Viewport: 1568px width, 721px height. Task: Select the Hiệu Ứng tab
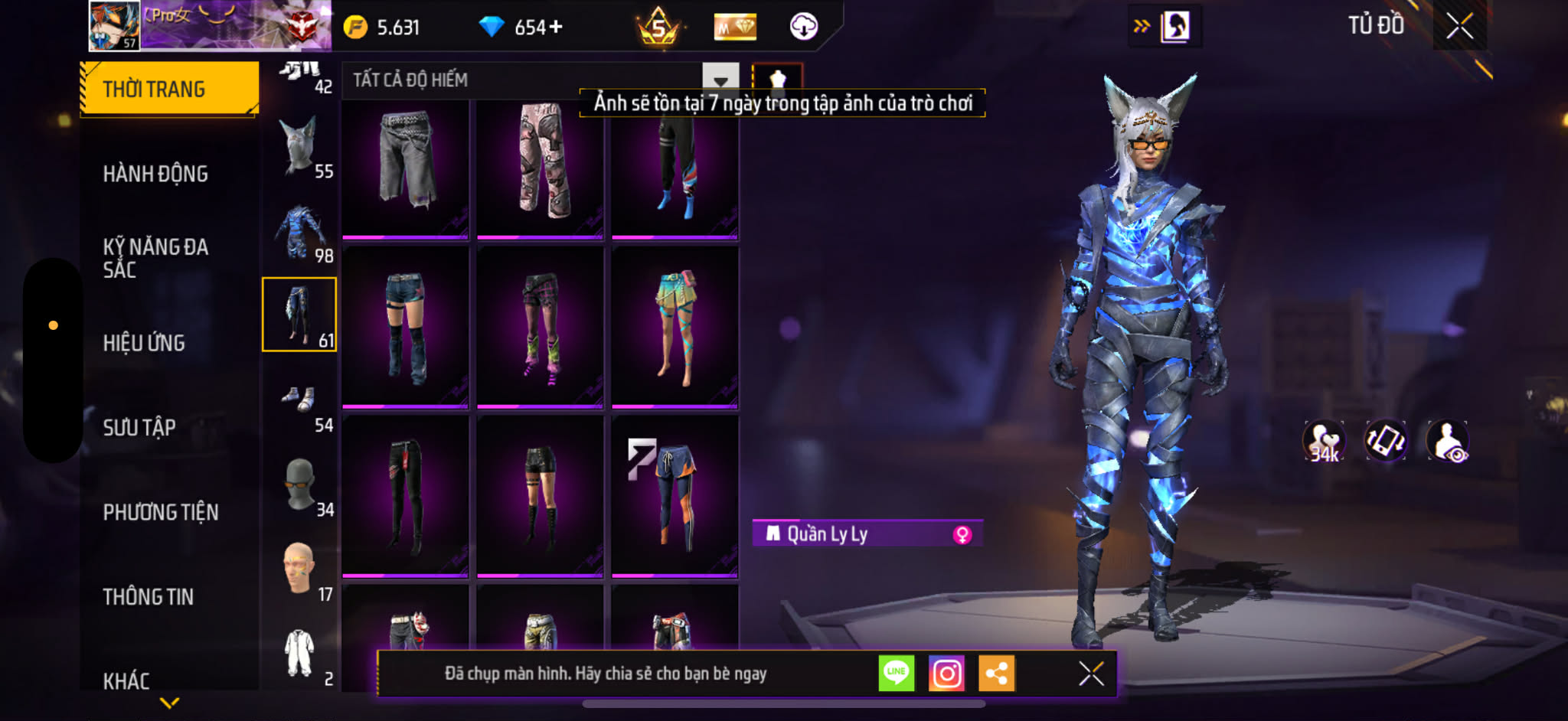pos(144,343)
